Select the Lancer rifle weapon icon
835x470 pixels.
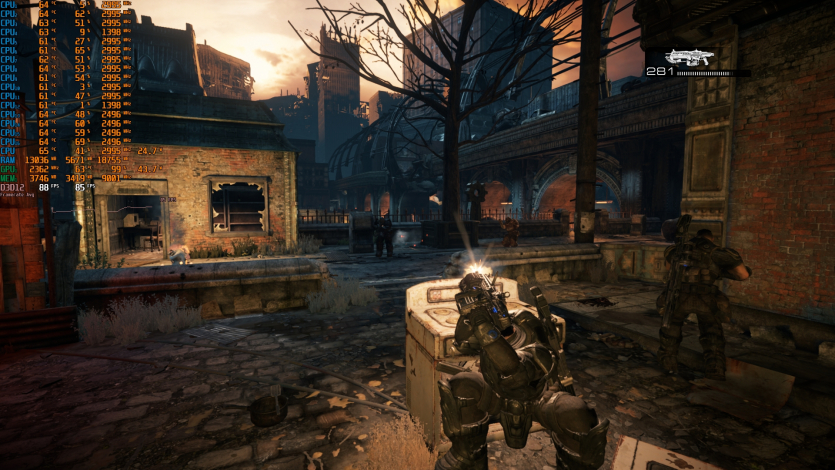(x=690, y=56)
